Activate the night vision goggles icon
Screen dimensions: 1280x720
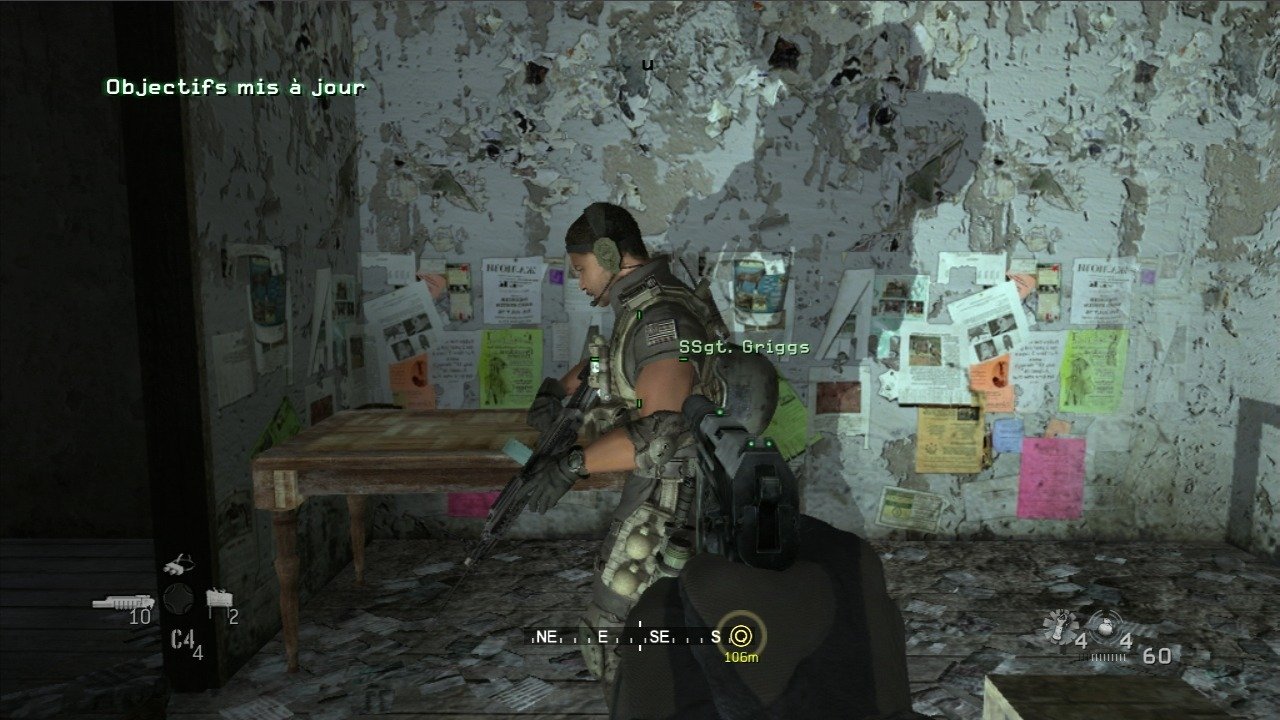[x=179, y=565]
